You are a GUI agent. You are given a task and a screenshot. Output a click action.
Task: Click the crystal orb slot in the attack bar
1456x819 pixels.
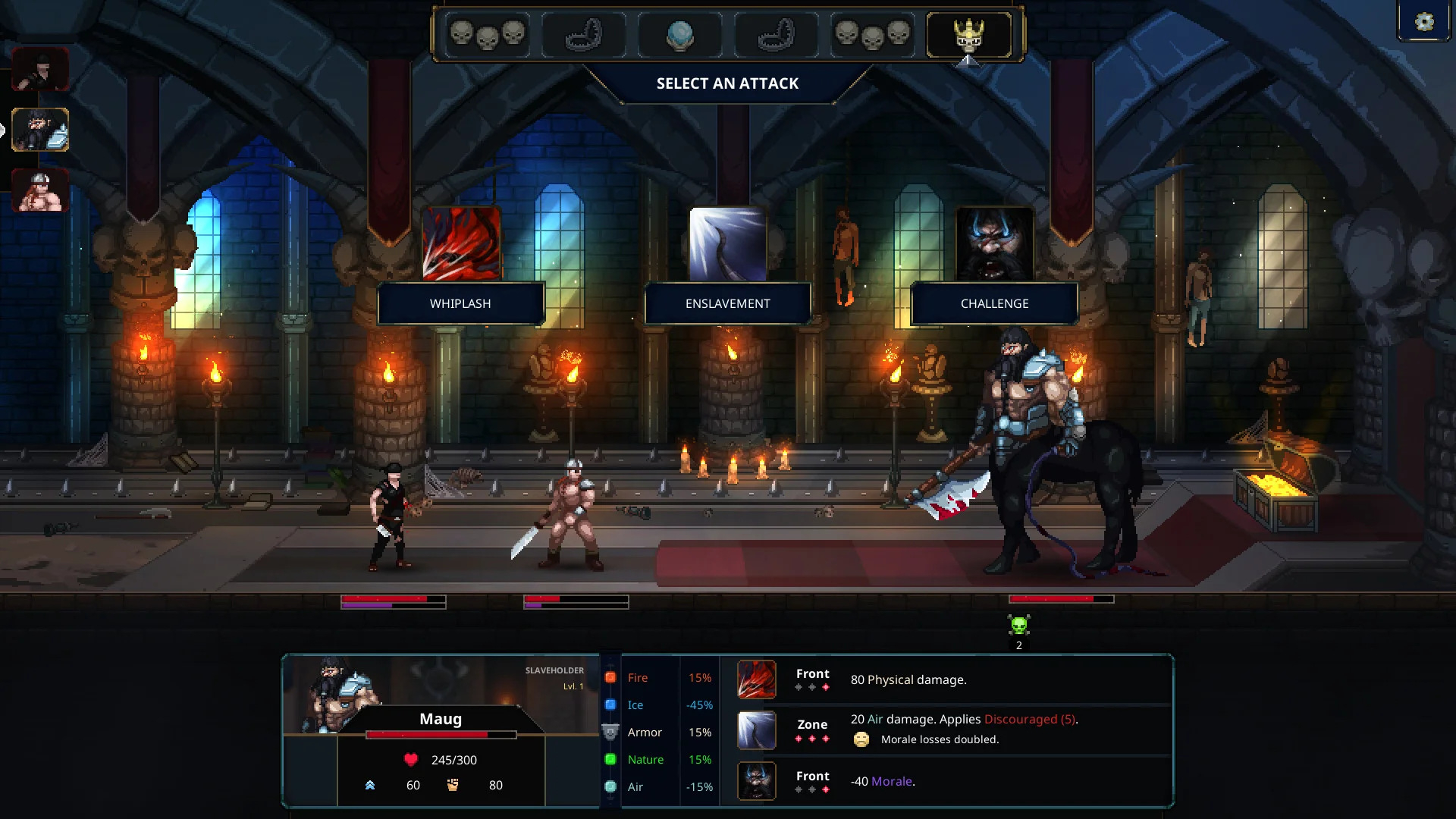click(x=680, y=34)
